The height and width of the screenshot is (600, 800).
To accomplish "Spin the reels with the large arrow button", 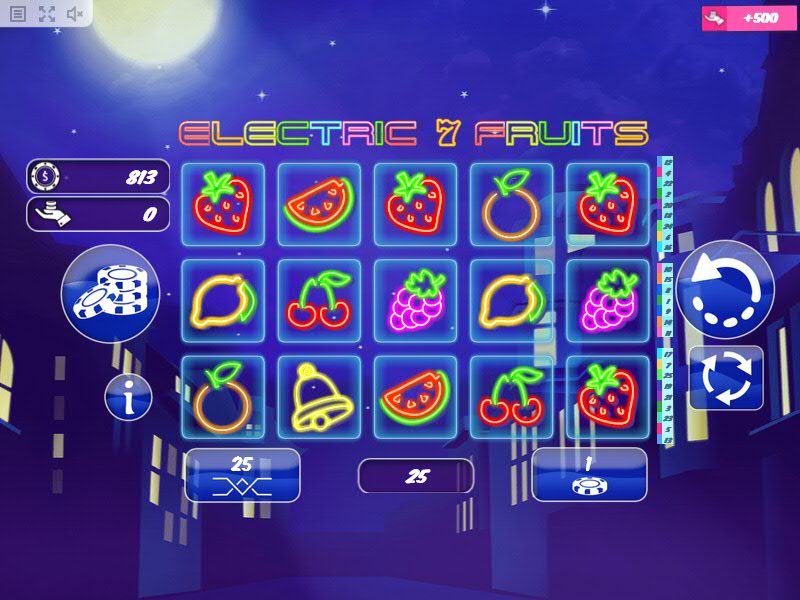I will [x=725, y=290].
